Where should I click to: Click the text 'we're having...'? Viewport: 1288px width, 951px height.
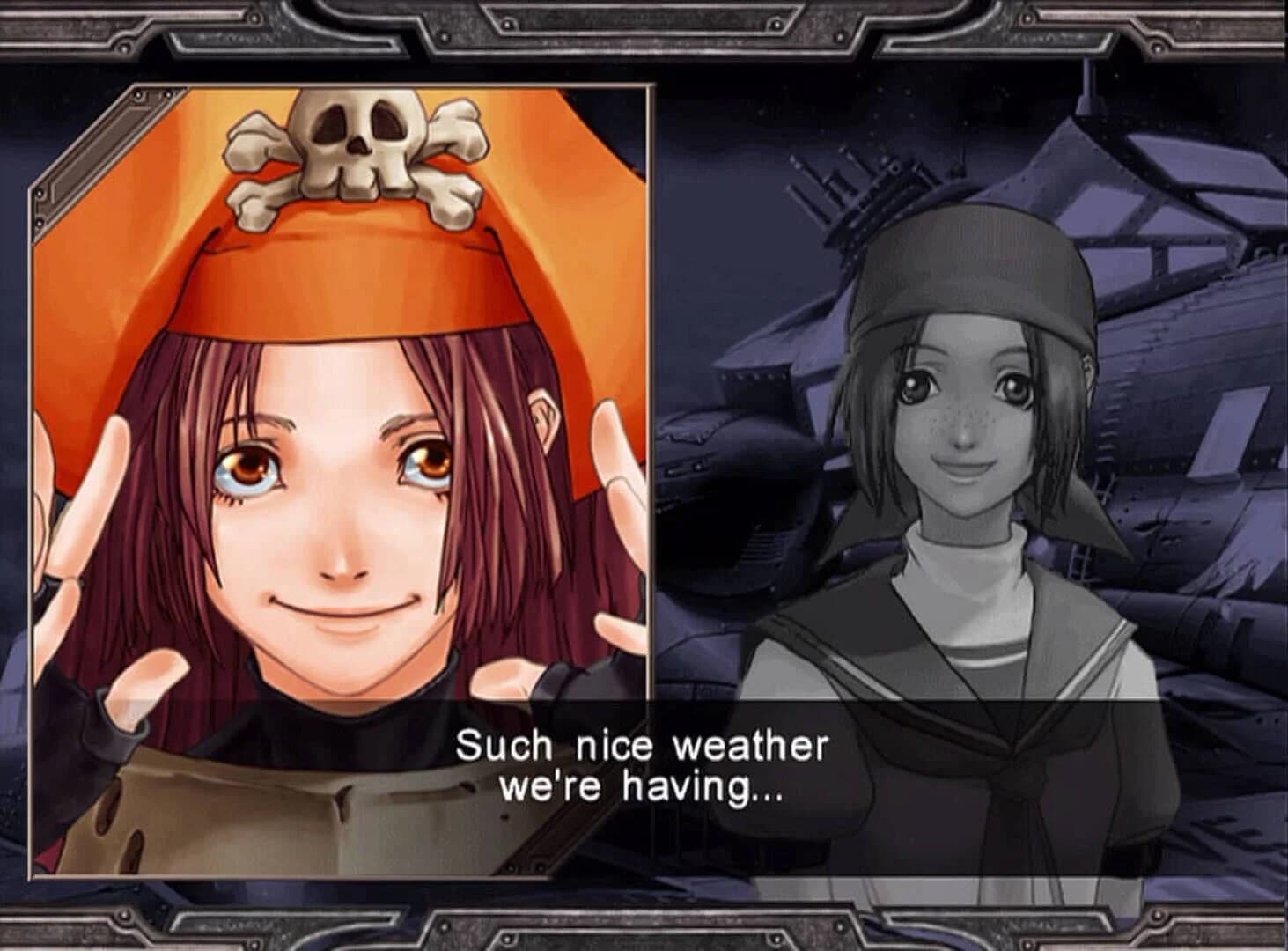click(x=641, y=792)
